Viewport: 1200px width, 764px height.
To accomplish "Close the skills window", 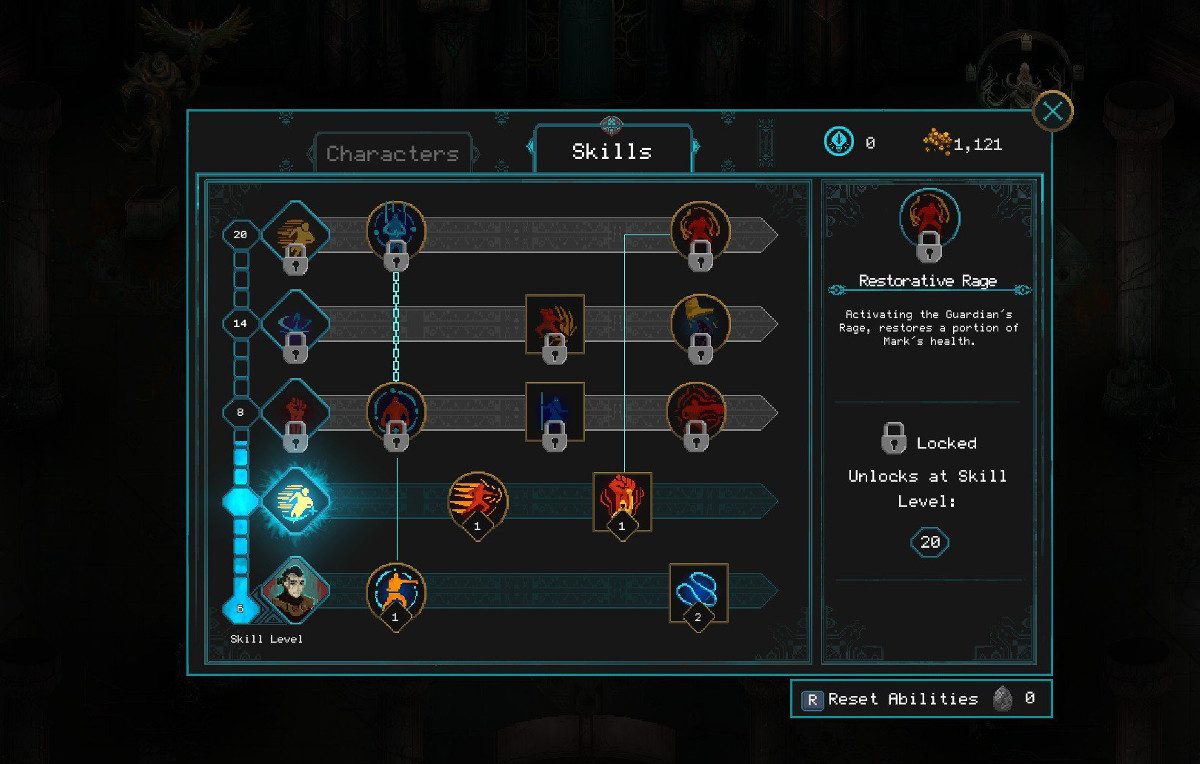I will [1052, 111].
